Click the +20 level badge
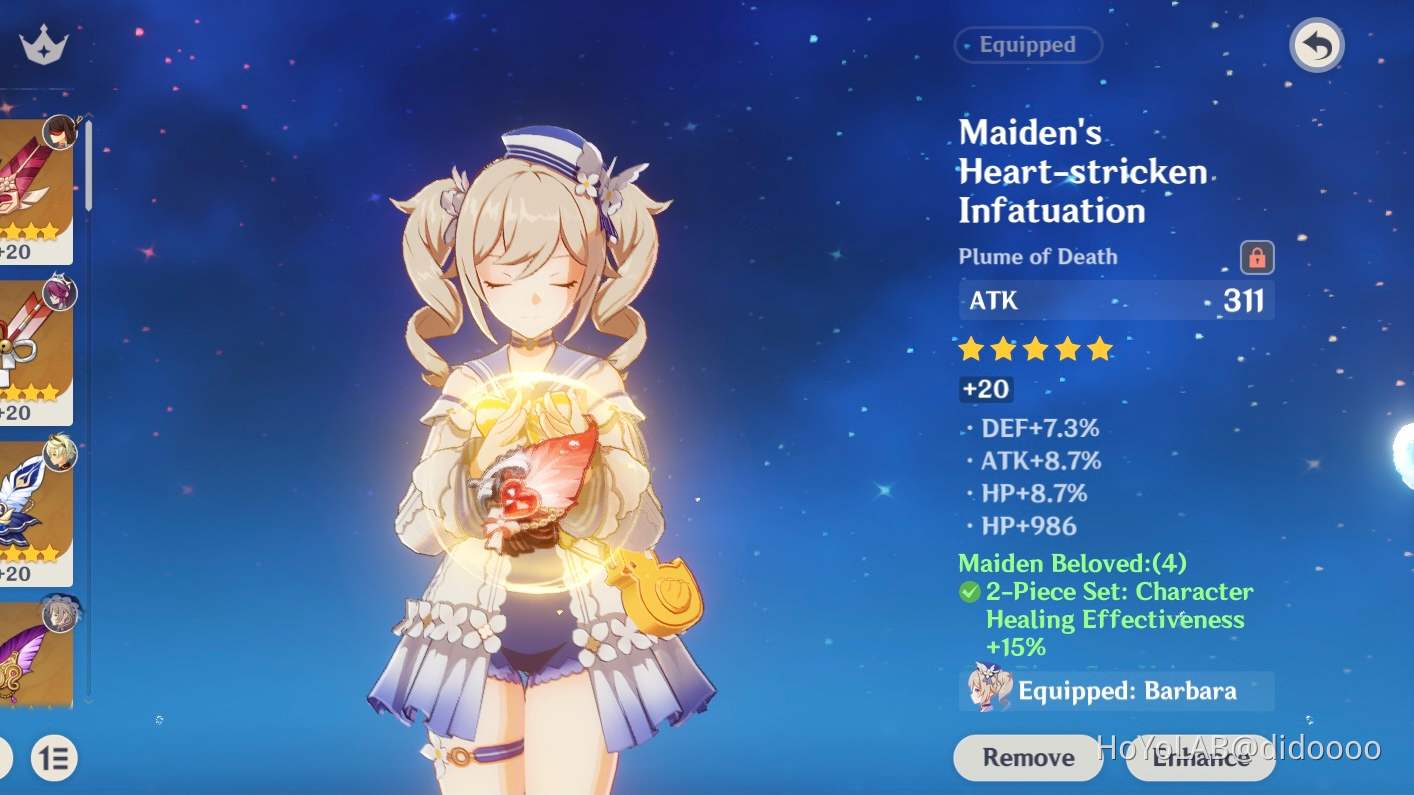Screen dimensions: 1414x795 tap(985, 389)
